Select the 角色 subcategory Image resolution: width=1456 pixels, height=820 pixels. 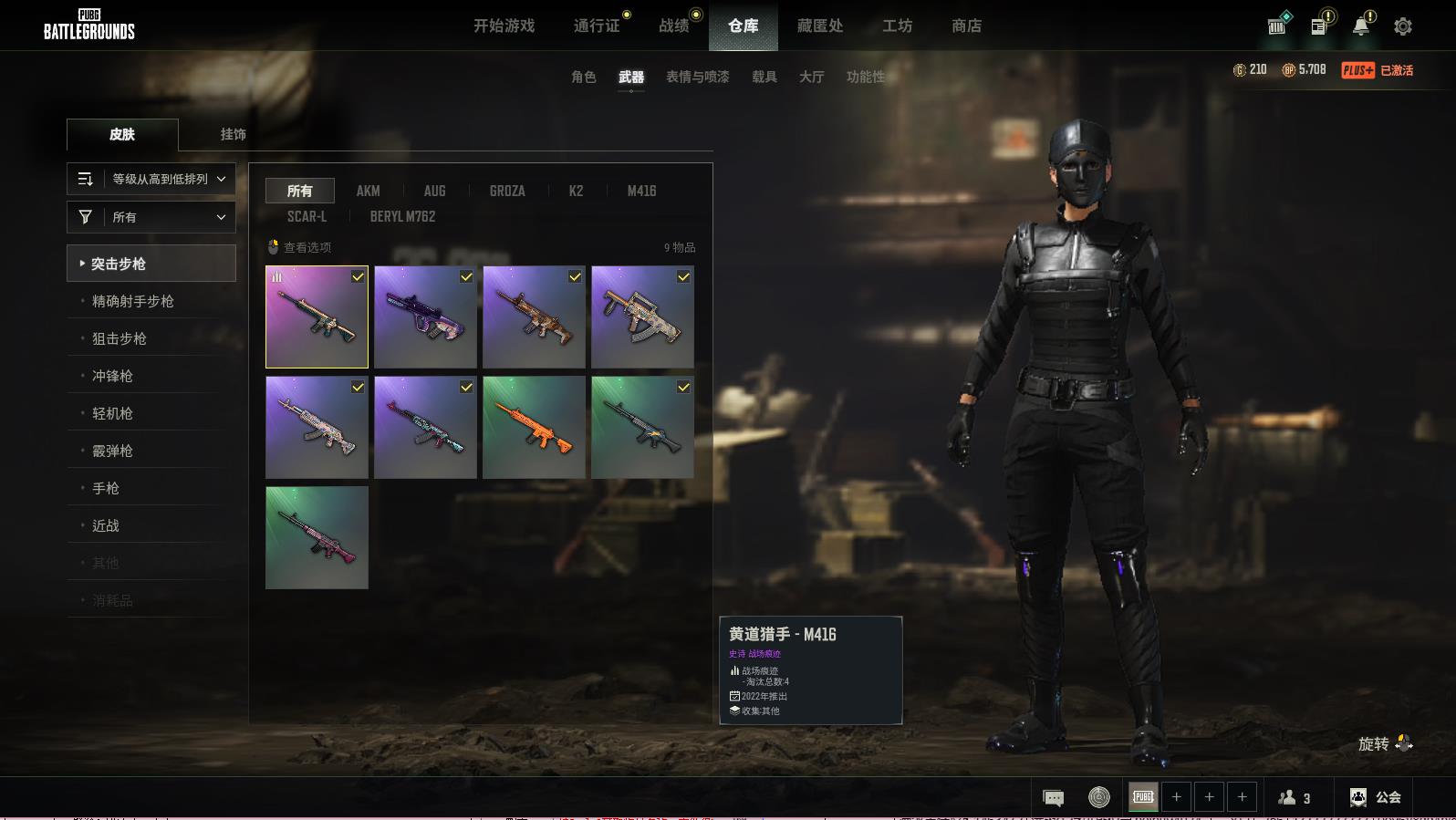pos(583,77)
